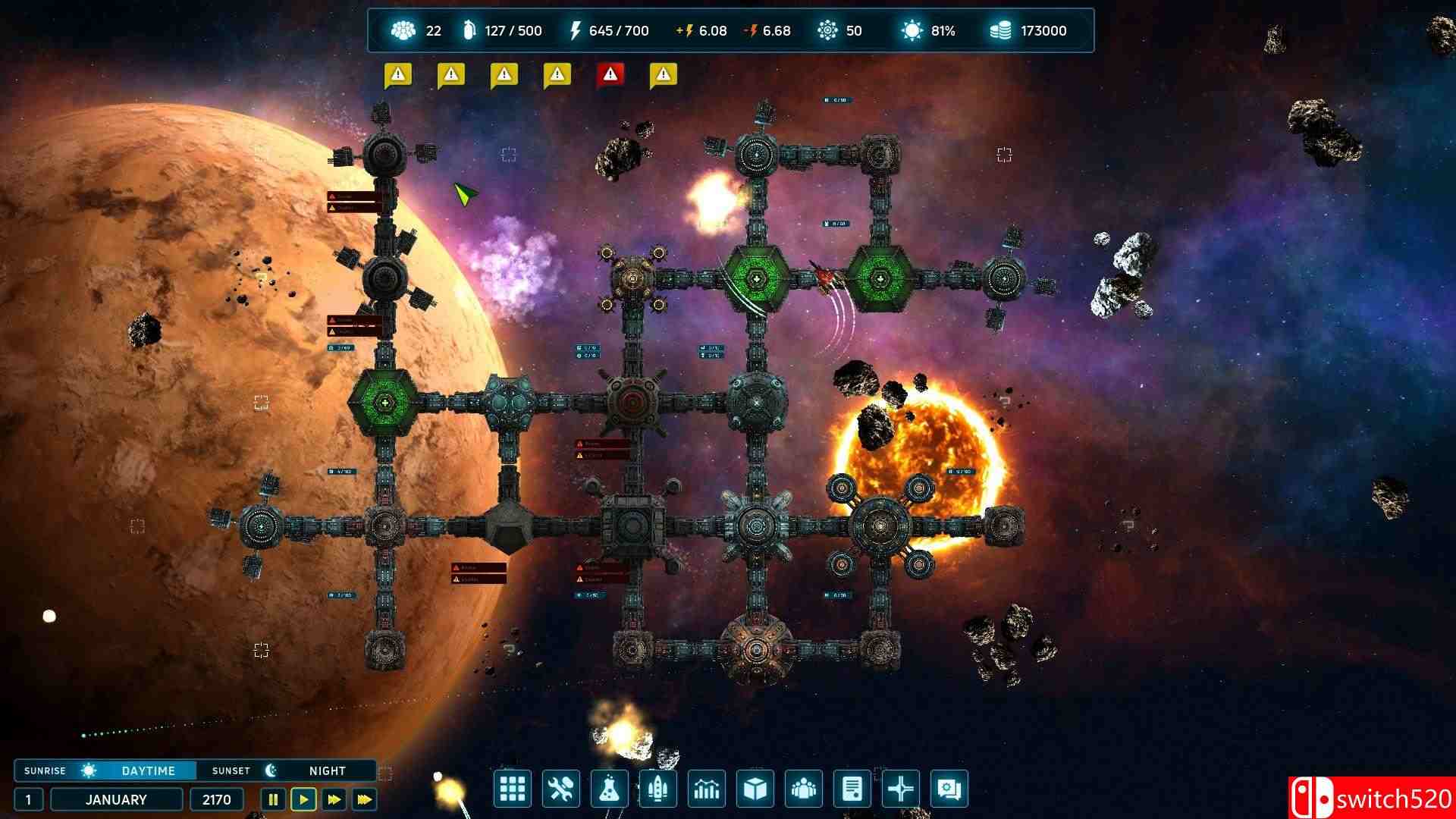This screenshot has height=819, width=1456.
Task: Pause the game simulation
Action: pos(273,799)
